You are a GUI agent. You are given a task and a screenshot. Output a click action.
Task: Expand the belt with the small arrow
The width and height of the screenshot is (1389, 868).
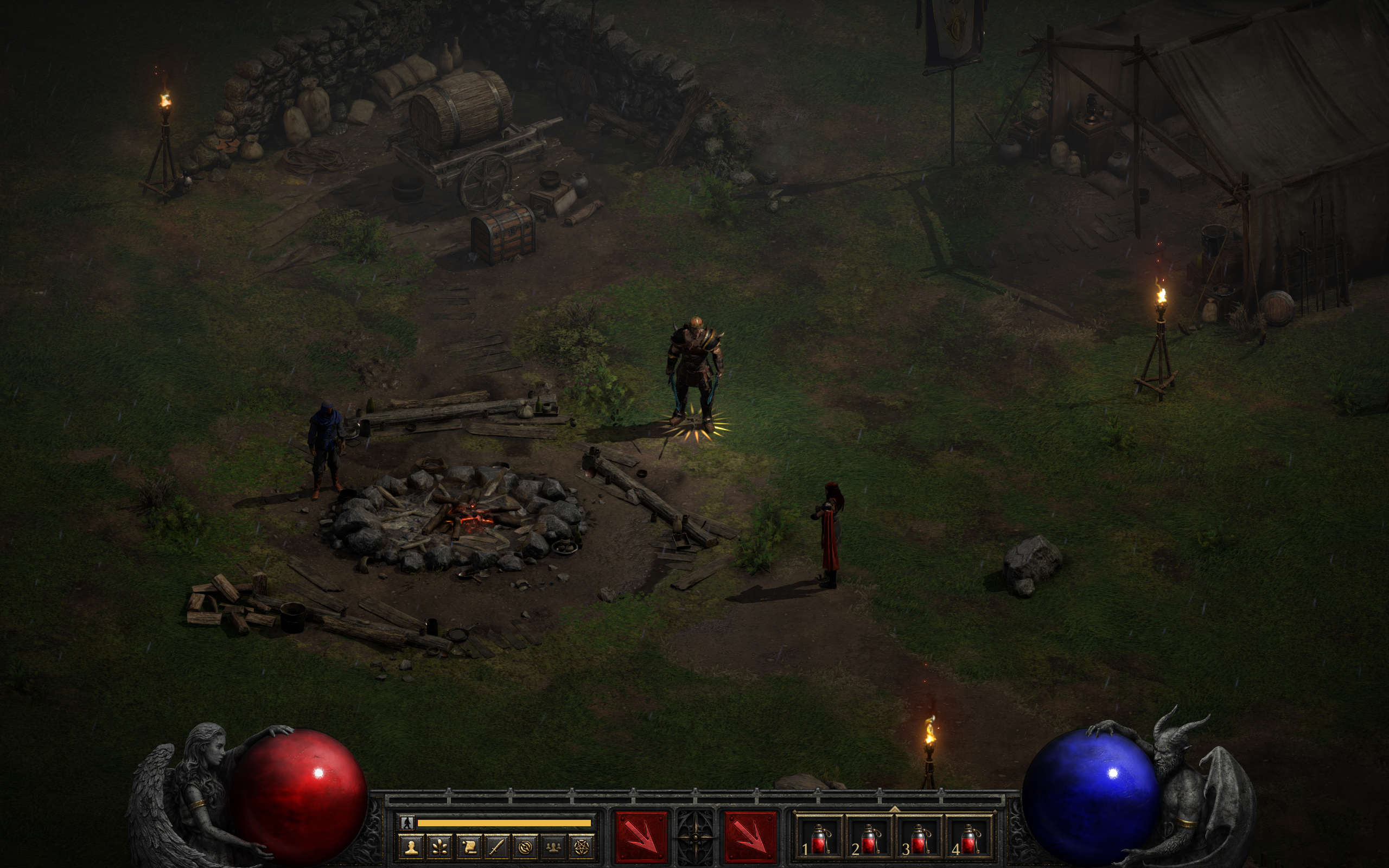[894, 809]
